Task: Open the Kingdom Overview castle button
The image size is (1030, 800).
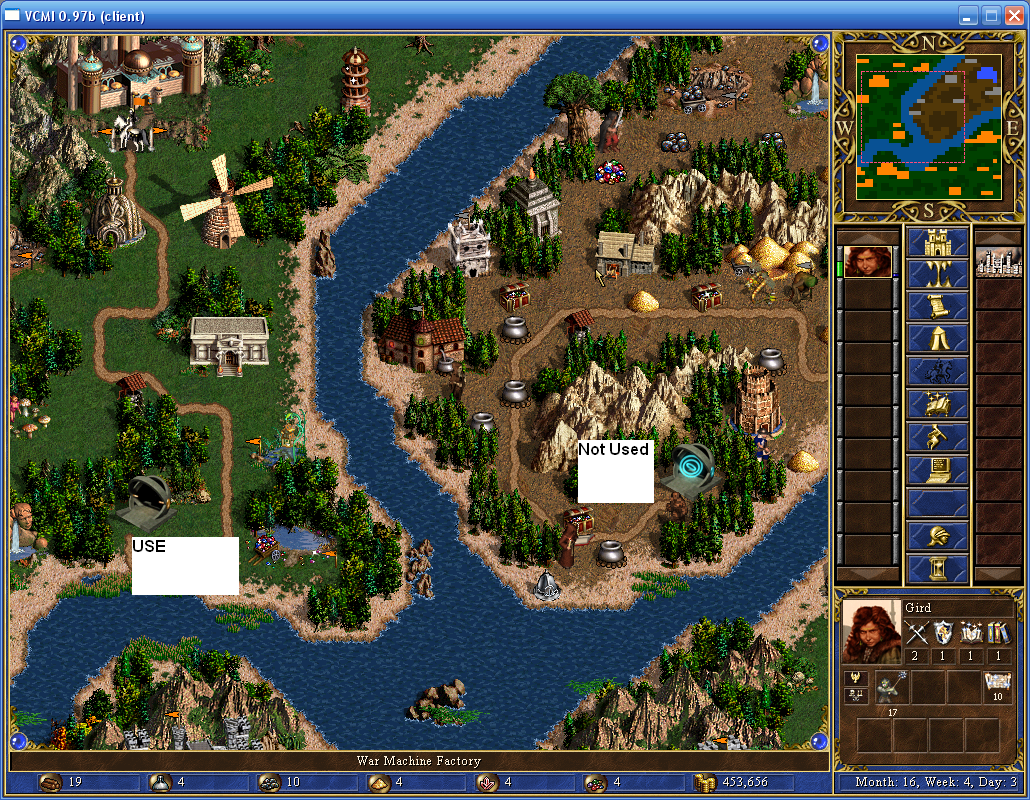Action: 937,243
